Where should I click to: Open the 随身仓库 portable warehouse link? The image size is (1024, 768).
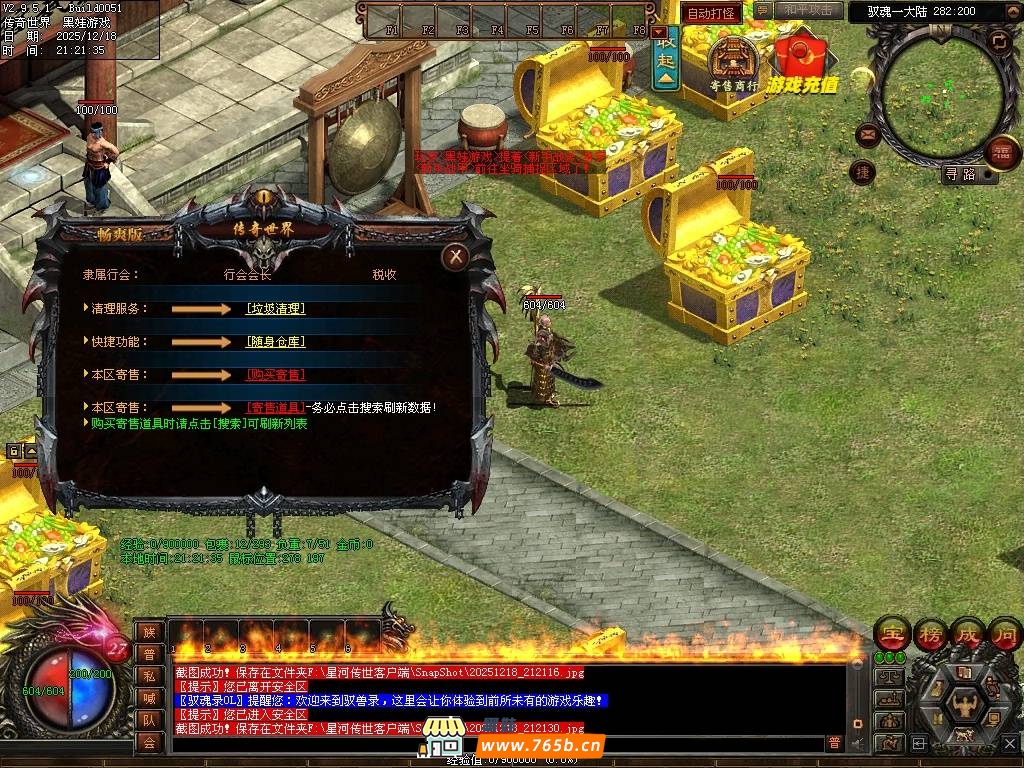tap(275, 342)
